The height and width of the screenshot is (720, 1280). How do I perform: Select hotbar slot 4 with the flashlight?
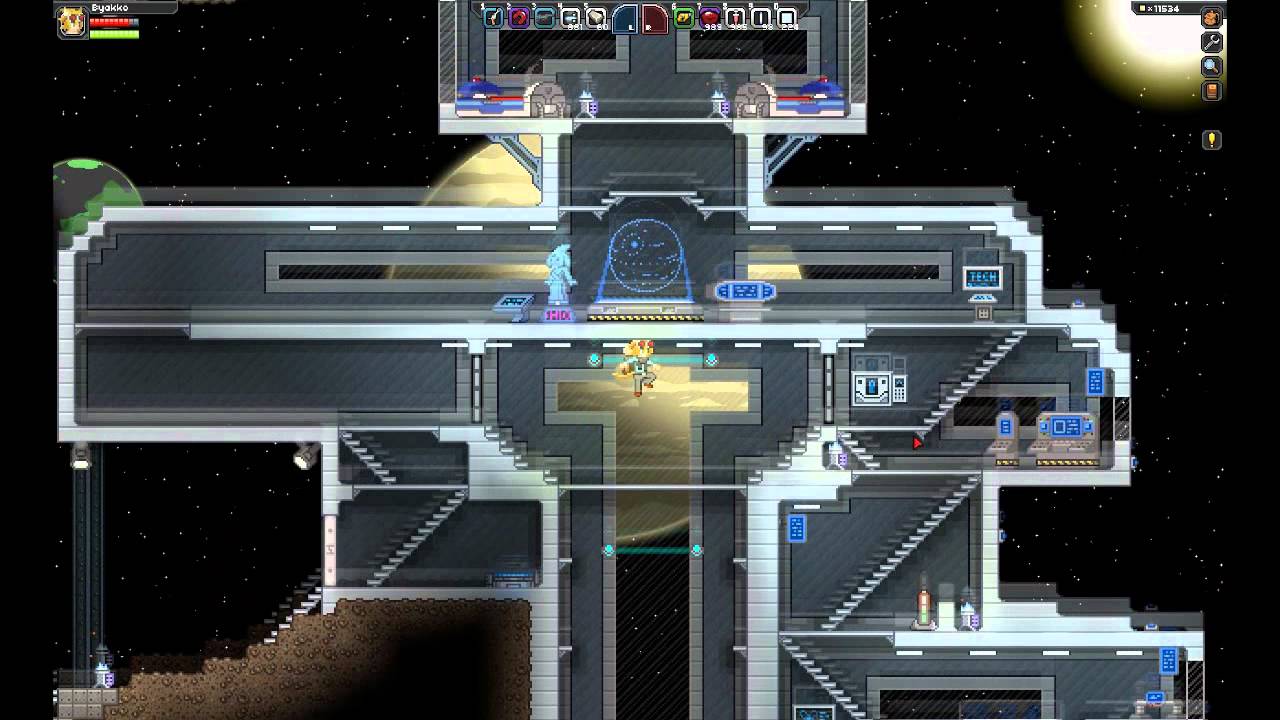571,17
